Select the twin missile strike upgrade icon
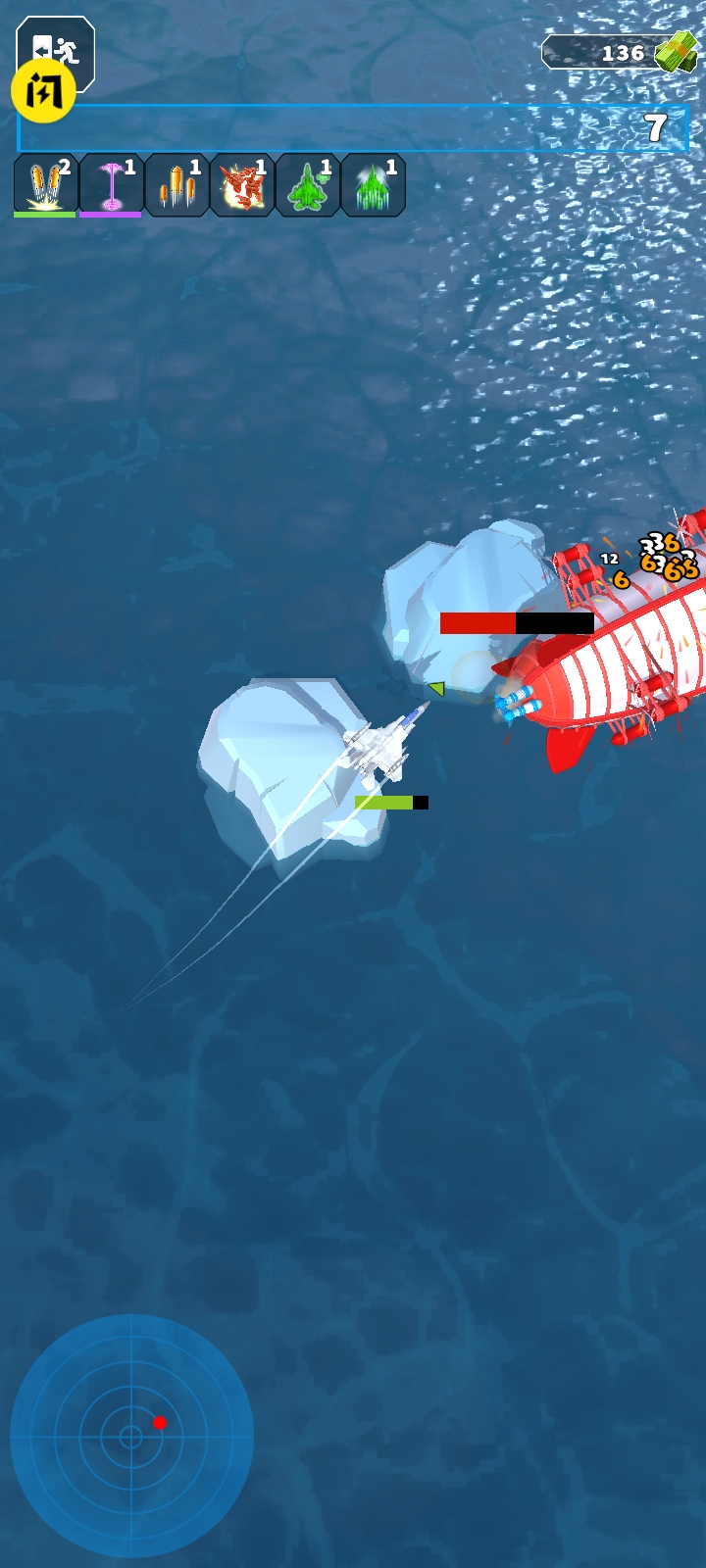 (45, 184)
